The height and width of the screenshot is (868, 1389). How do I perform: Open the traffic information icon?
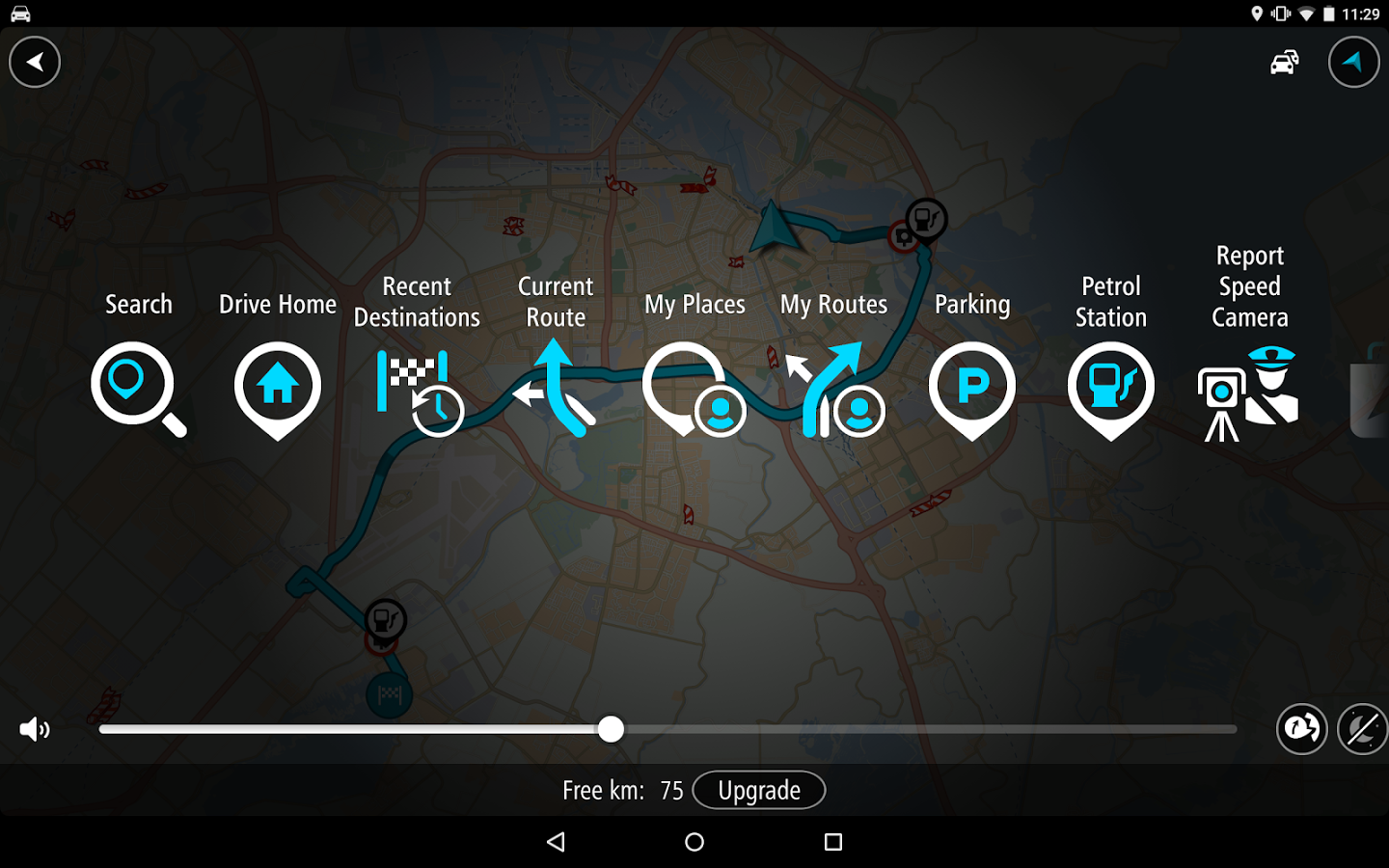(x=1285, y=62)
